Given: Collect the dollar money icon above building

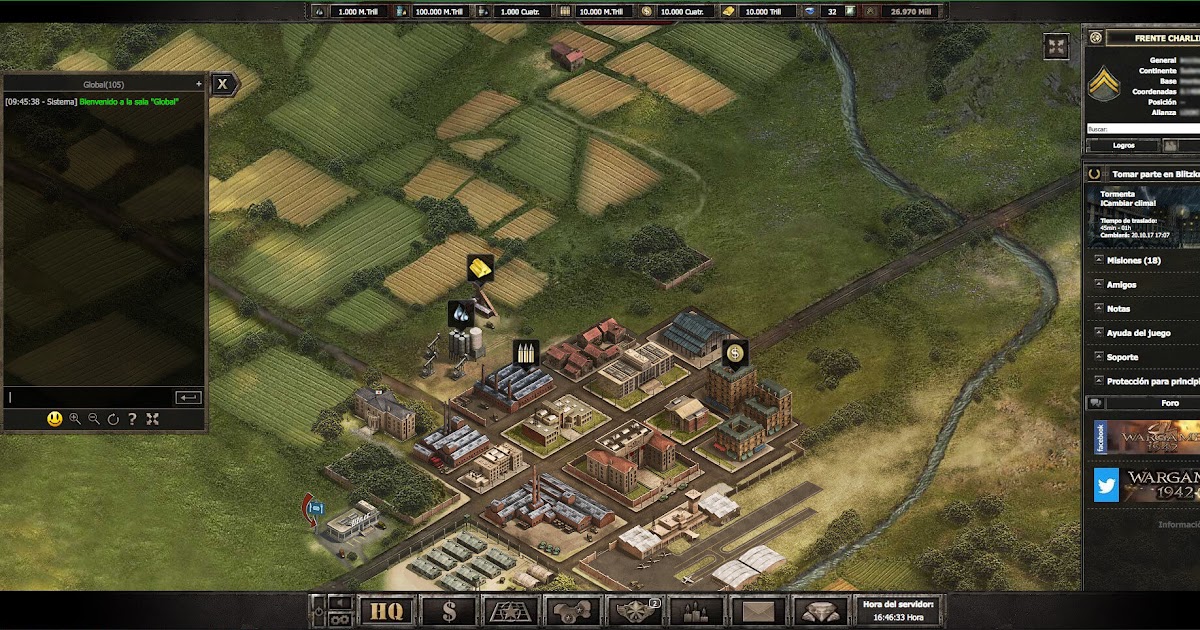Looking at the screenshot, I should click(x=735, y=353).
